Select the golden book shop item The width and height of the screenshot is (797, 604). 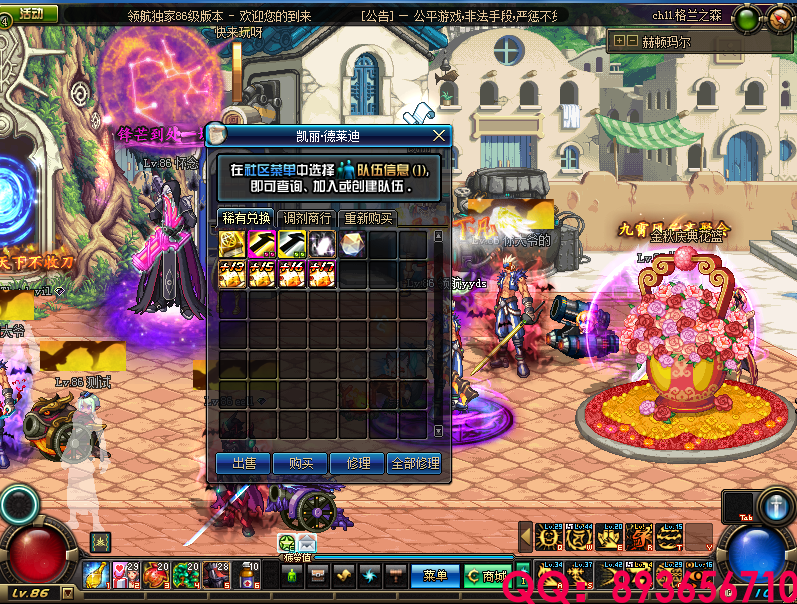click(233, 244)
